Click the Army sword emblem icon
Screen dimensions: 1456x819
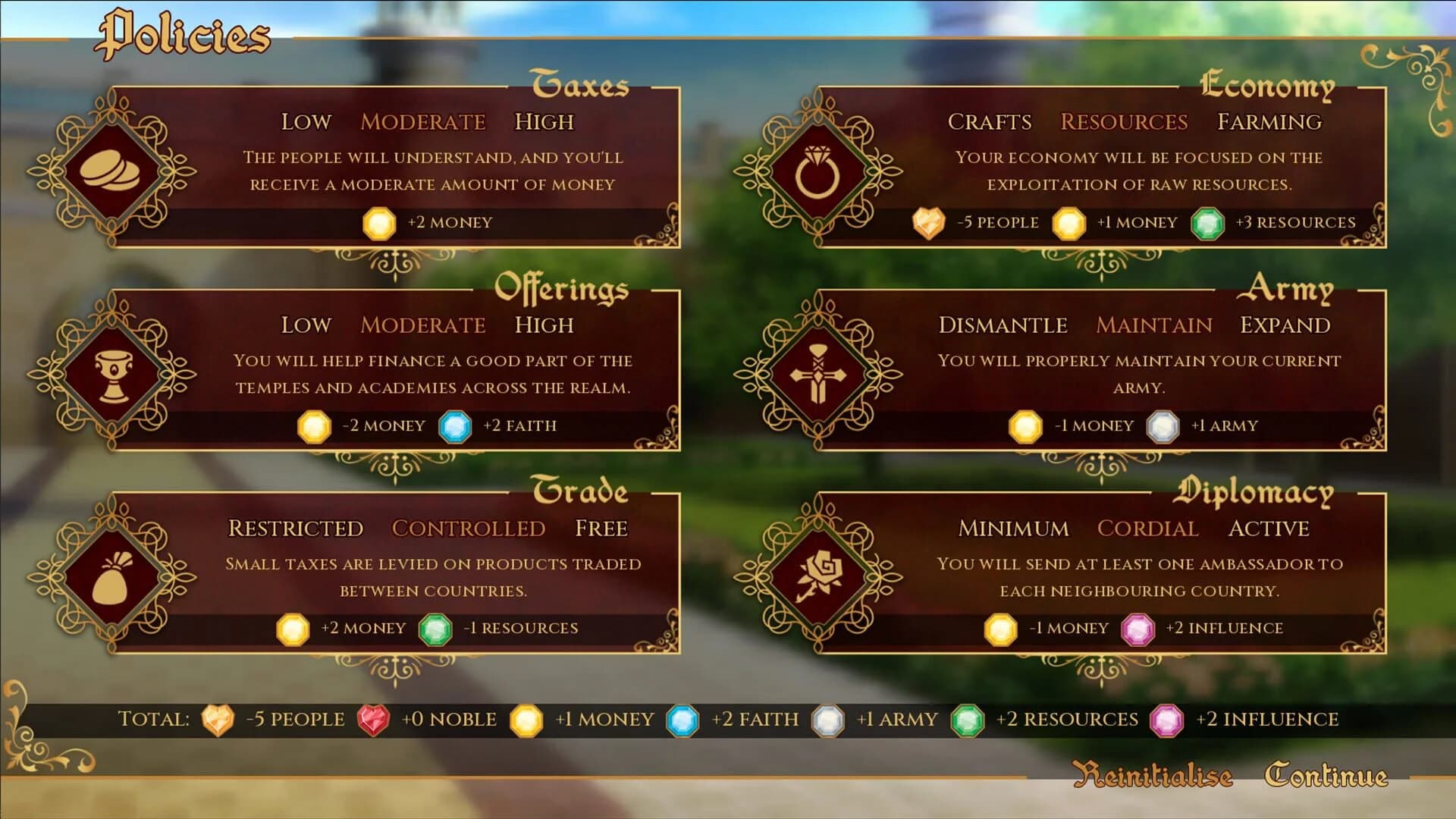[819, 375]
